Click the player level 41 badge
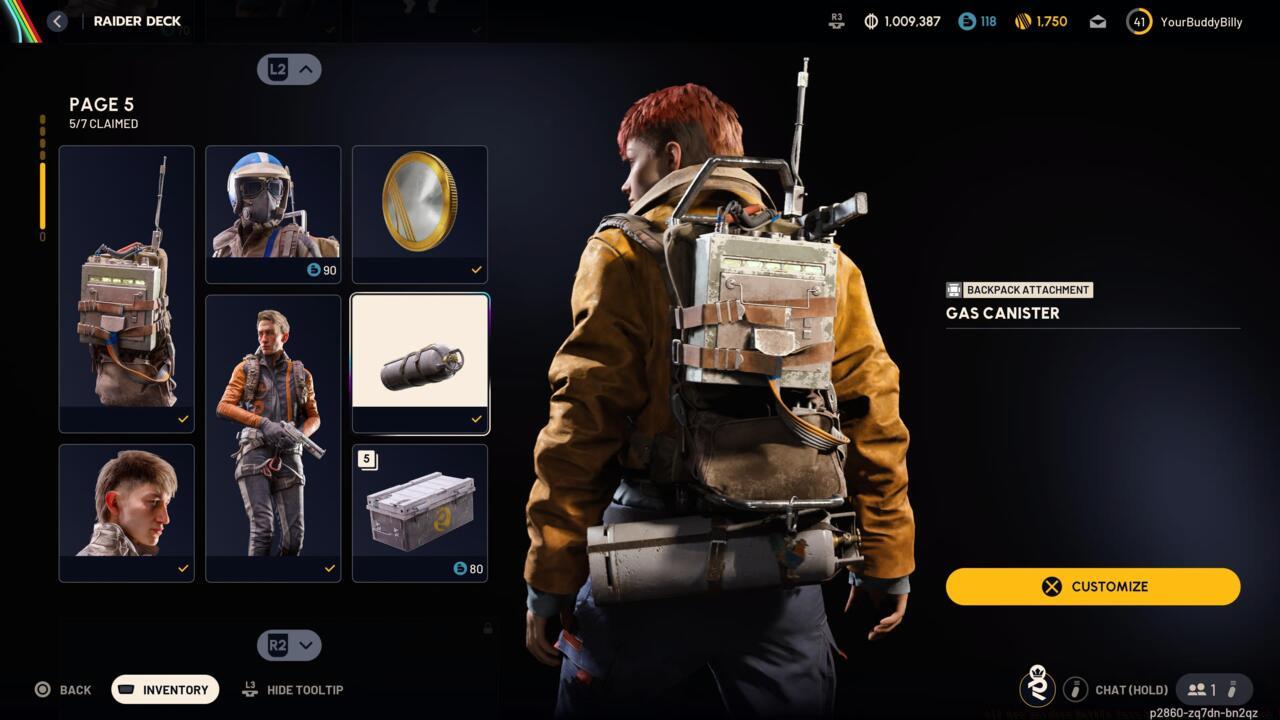Screen dimensions: 1280x720 [x=1138, y=20]
